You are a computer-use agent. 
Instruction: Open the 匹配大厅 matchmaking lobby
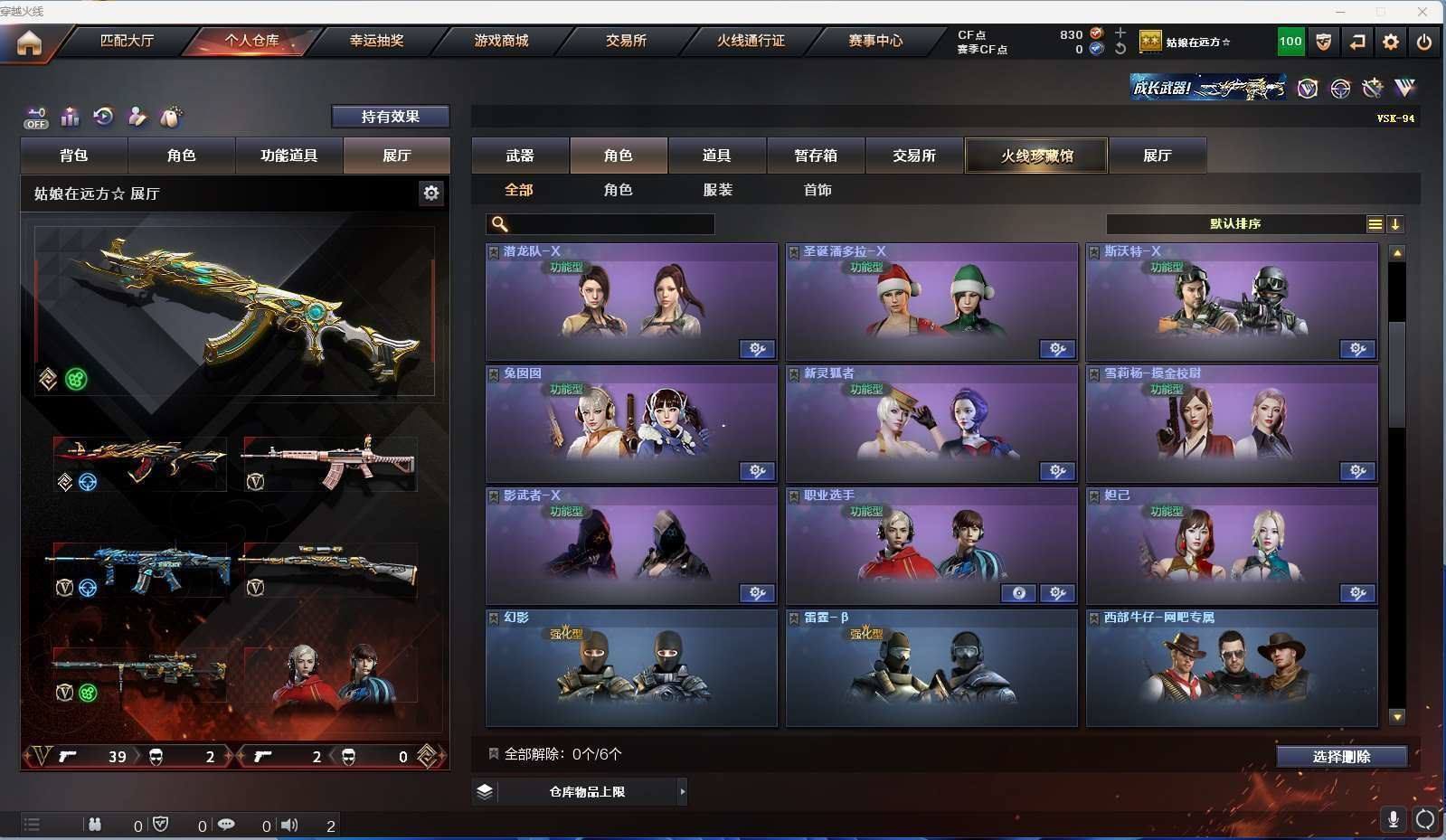click(127, 41)
